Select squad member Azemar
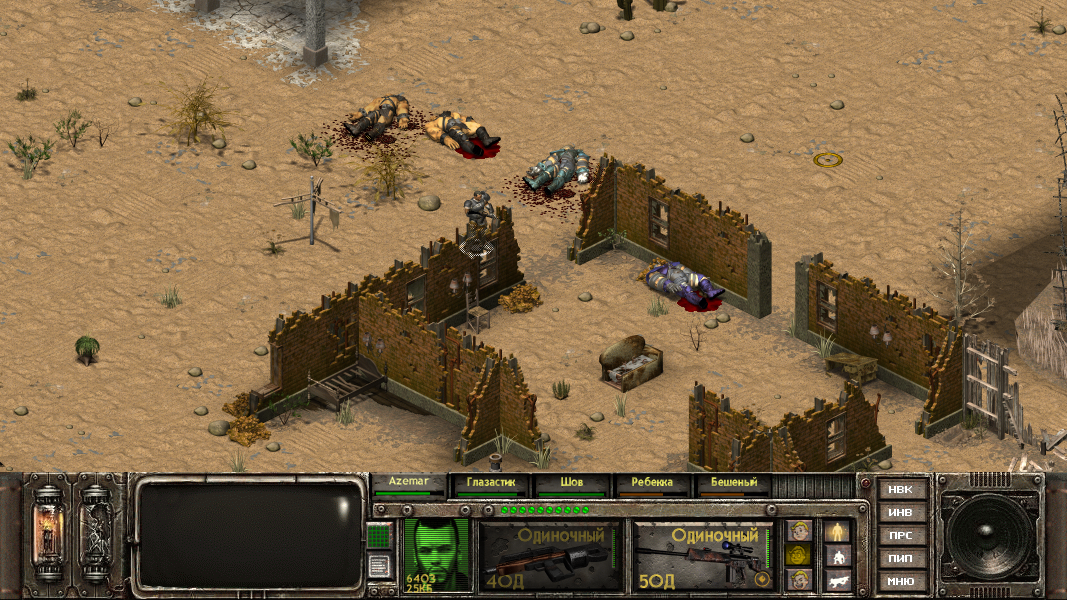The height and width of the screenshot is (600, 1067). (407, 484)
